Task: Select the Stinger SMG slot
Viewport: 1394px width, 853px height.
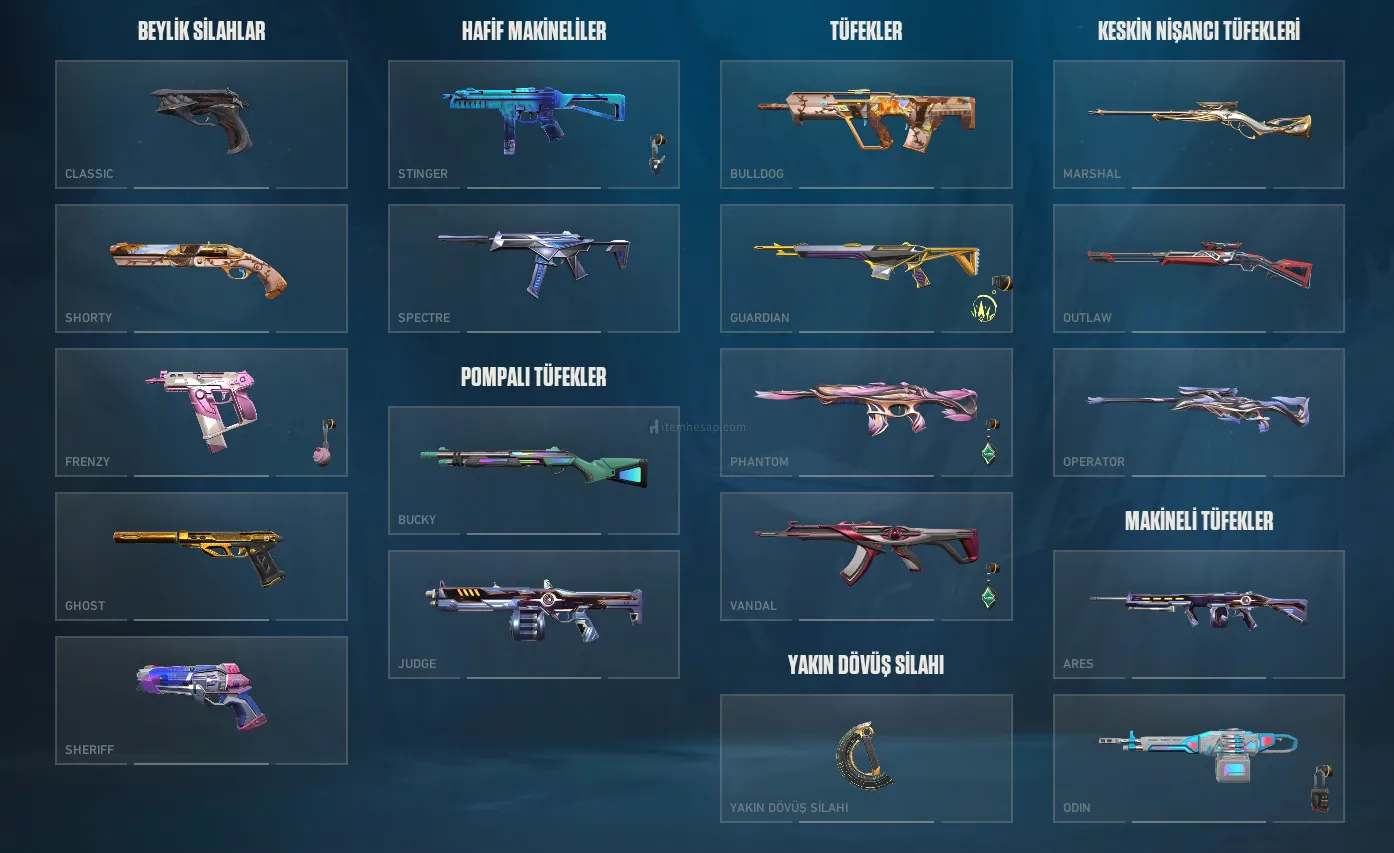Action: (x=533, y=124)
